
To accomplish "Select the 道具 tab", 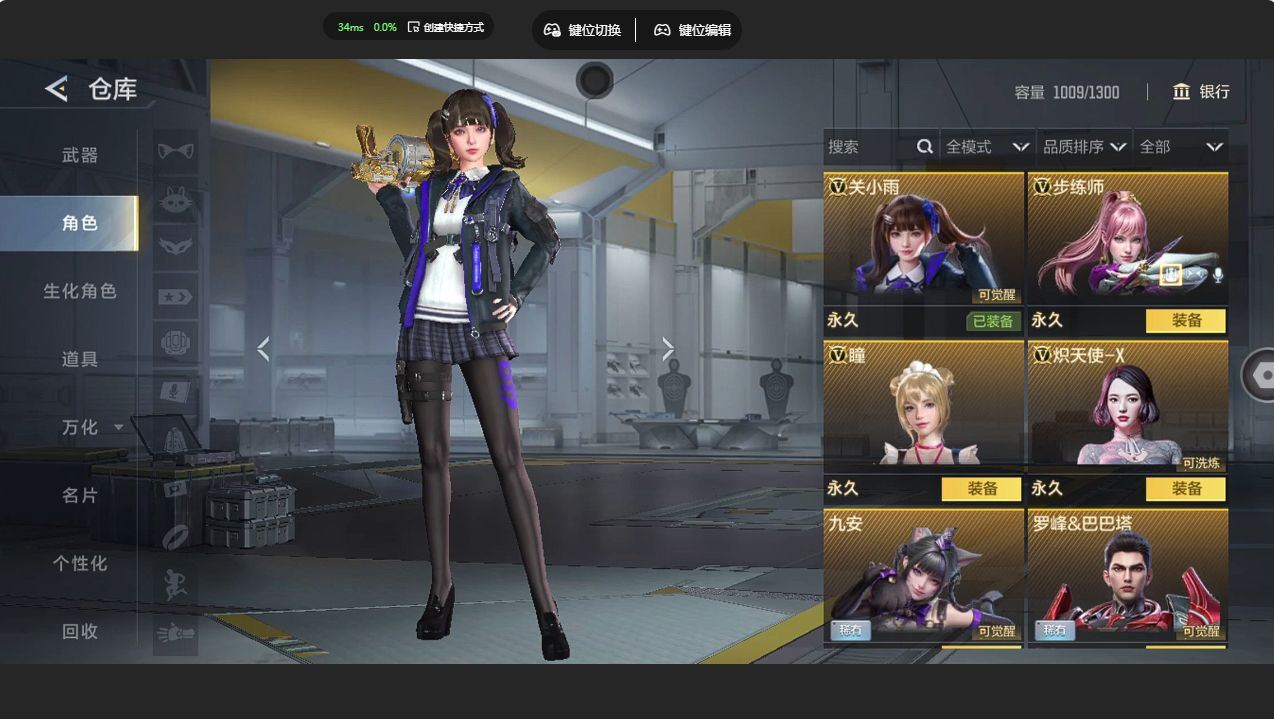I will [80, 359].
